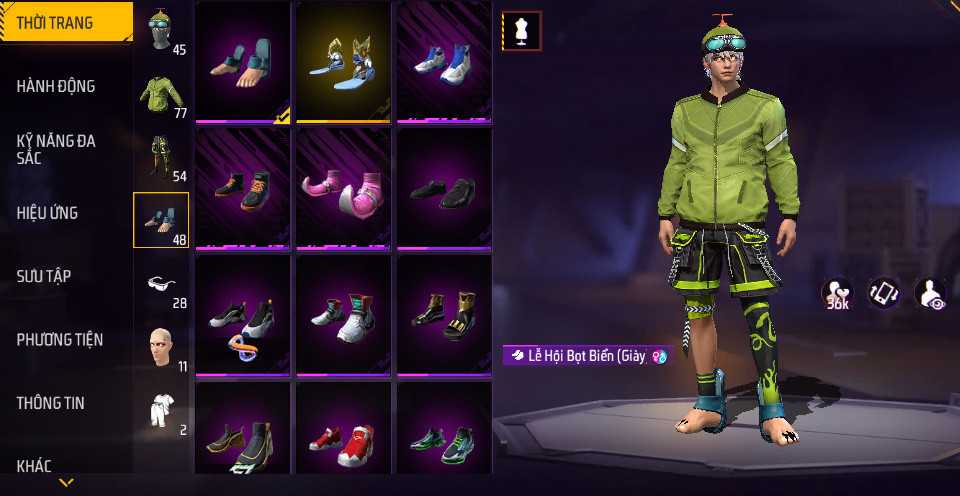This screenshot has height=496, width=960.
Task: Choose the plain black shoes
Action: pos(444,187)
